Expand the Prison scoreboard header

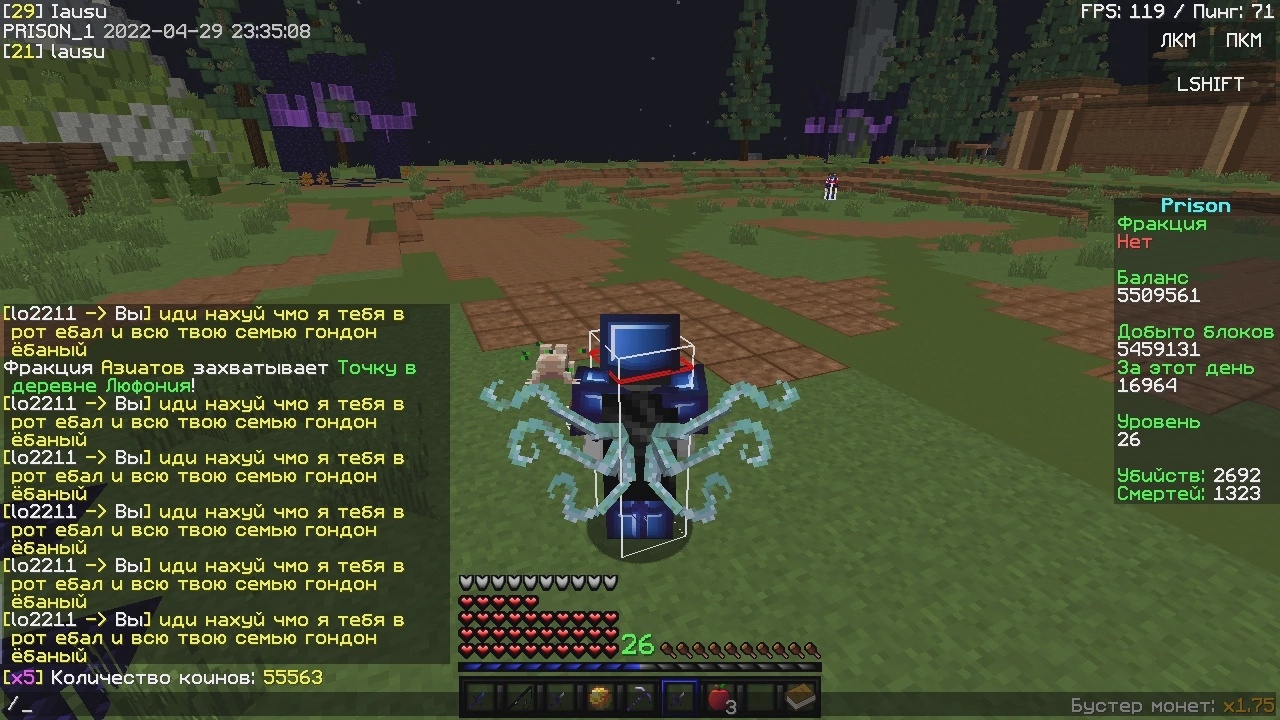point(1196,205)
